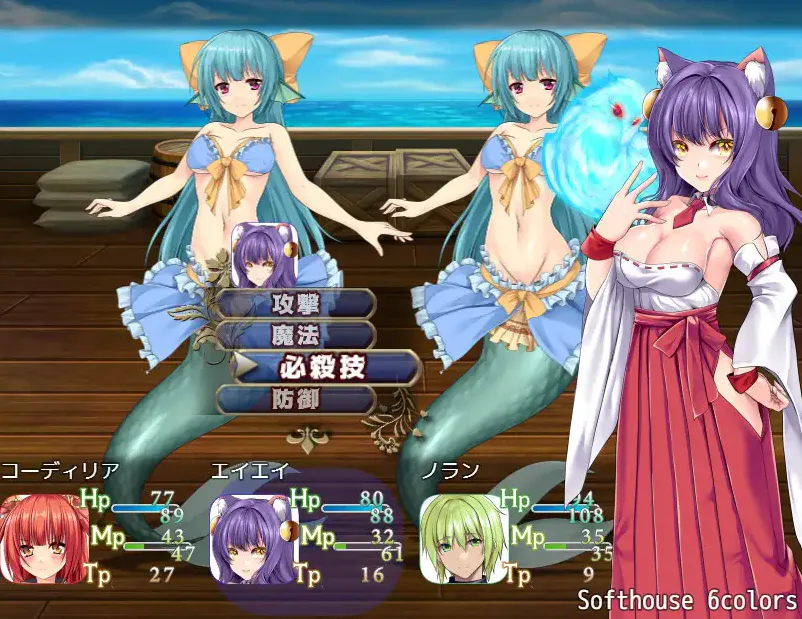
Task: Pick the 防御 defend command
Action: [x=296, y=399]
